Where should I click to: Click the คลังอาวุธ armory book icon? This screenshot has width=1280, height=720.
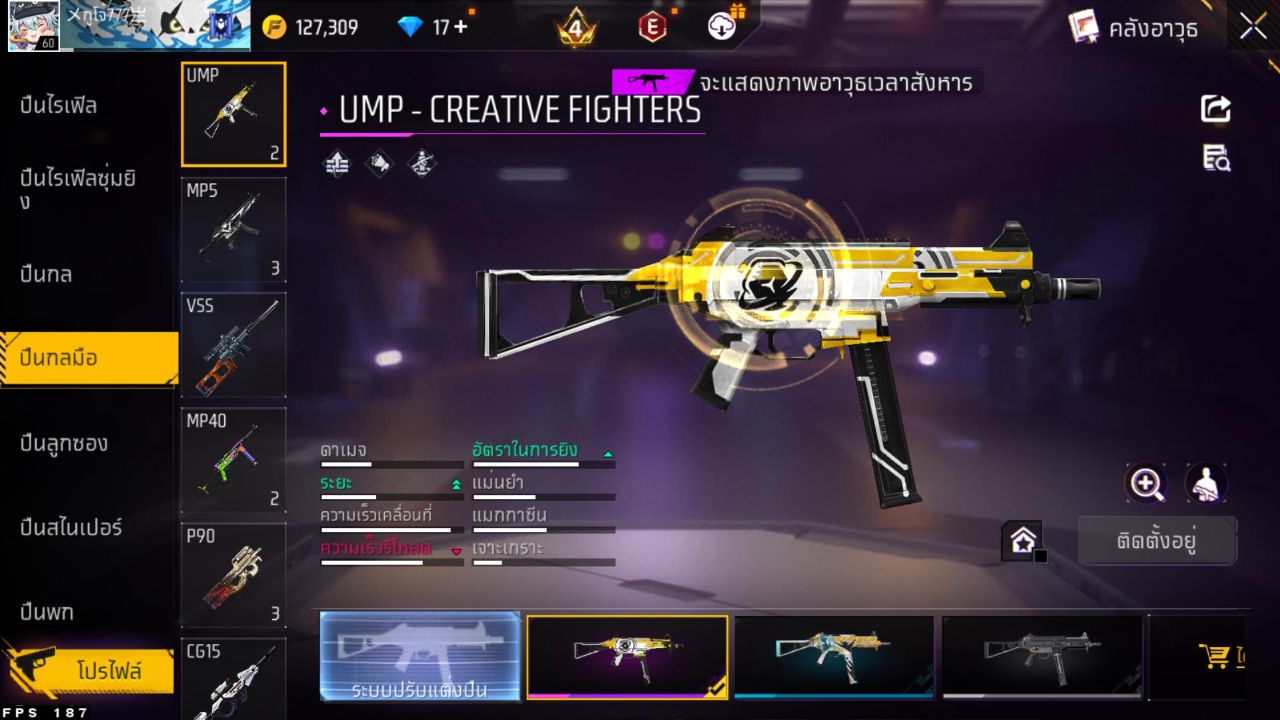click(x=1083, y=27)
